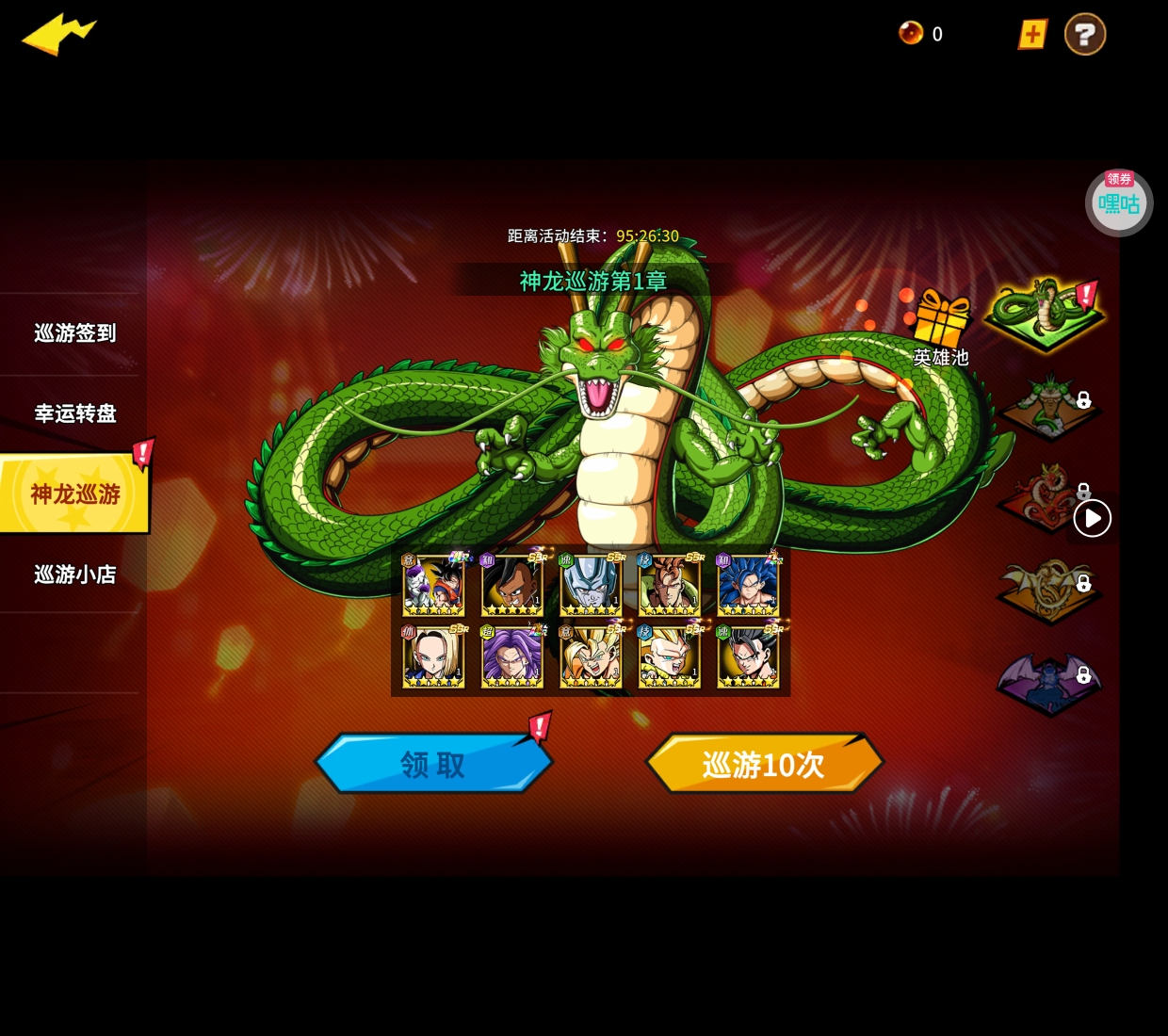Start 巡游10次 cruise draw
The width and height of the screenshot is (1168, 1036).
pos(763,764)
